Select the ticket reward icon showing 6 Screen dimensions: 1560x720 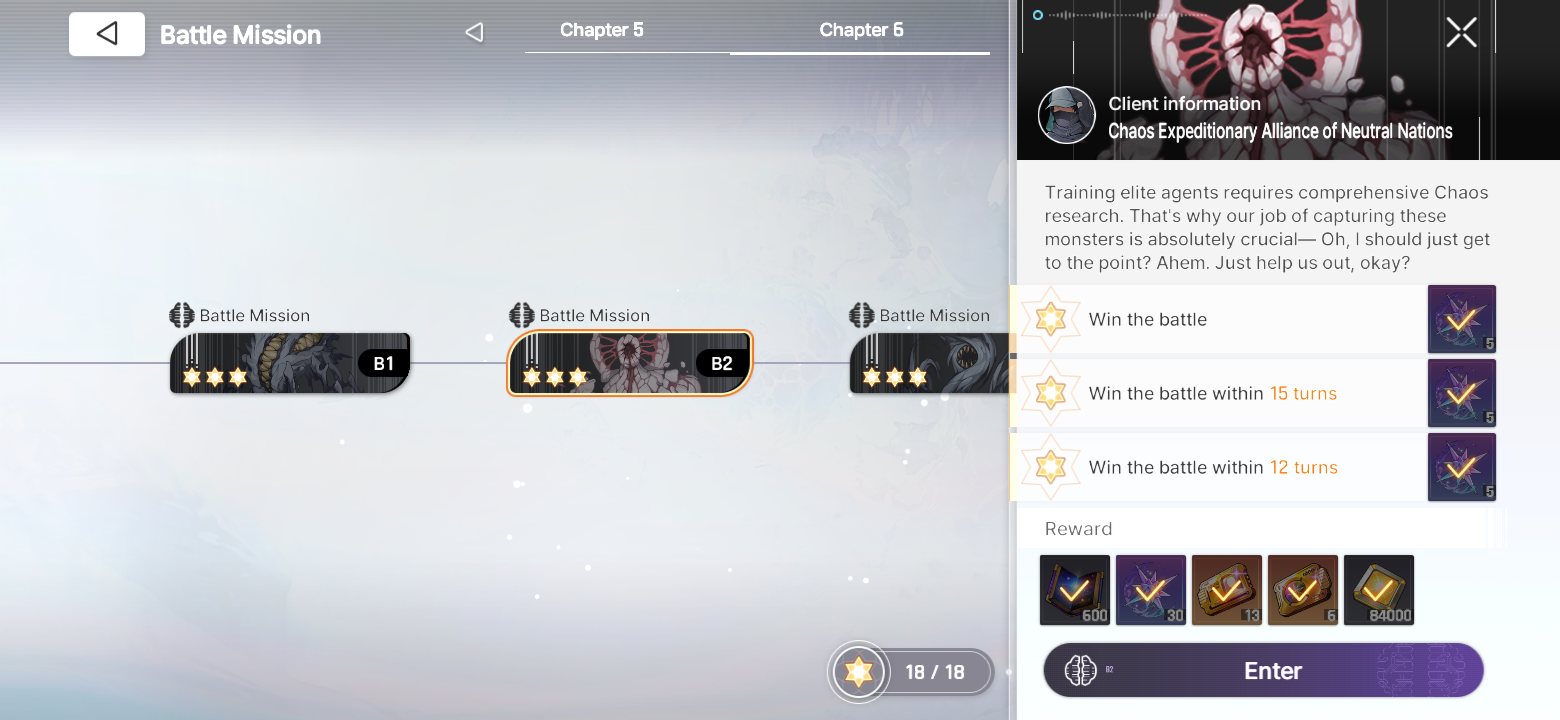coord(1302,590)
